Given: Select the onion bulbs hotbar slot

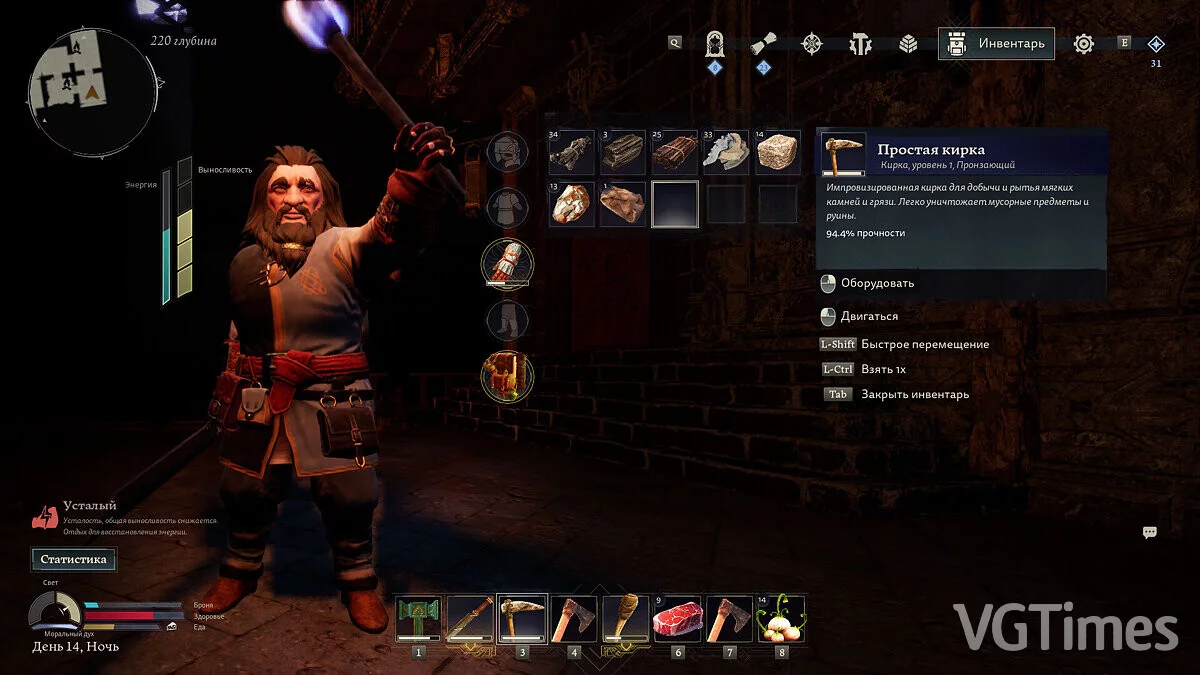Looking at the screenshot, I should pos(781,619).
